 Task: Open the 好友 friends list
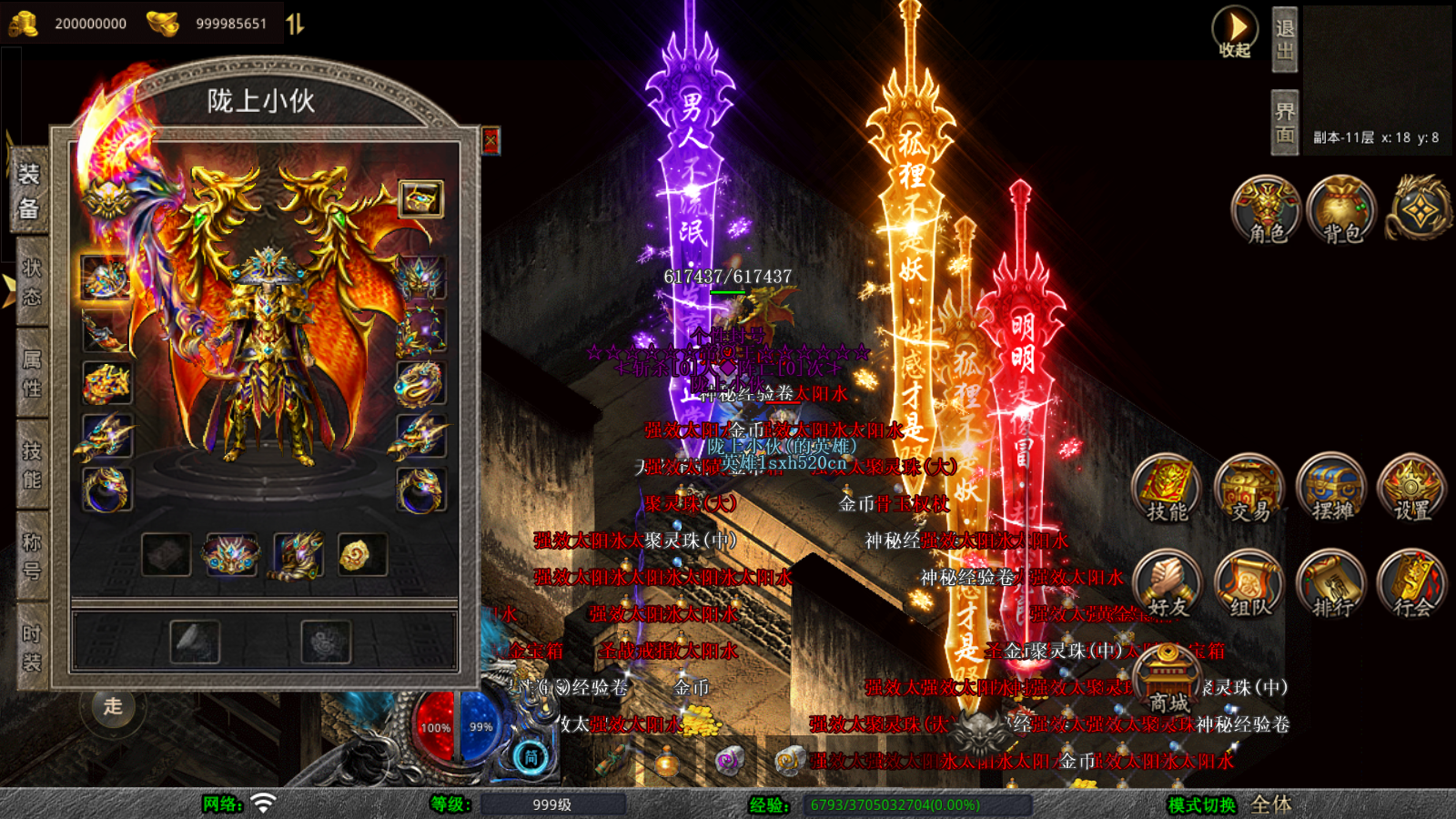coord(1167,583)
